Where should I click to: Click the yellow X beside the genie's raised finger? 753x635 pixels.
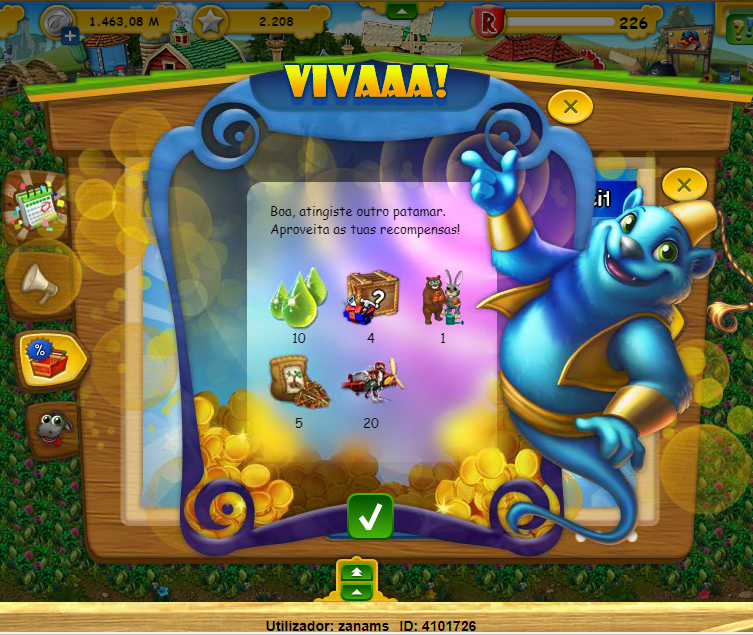684,184
